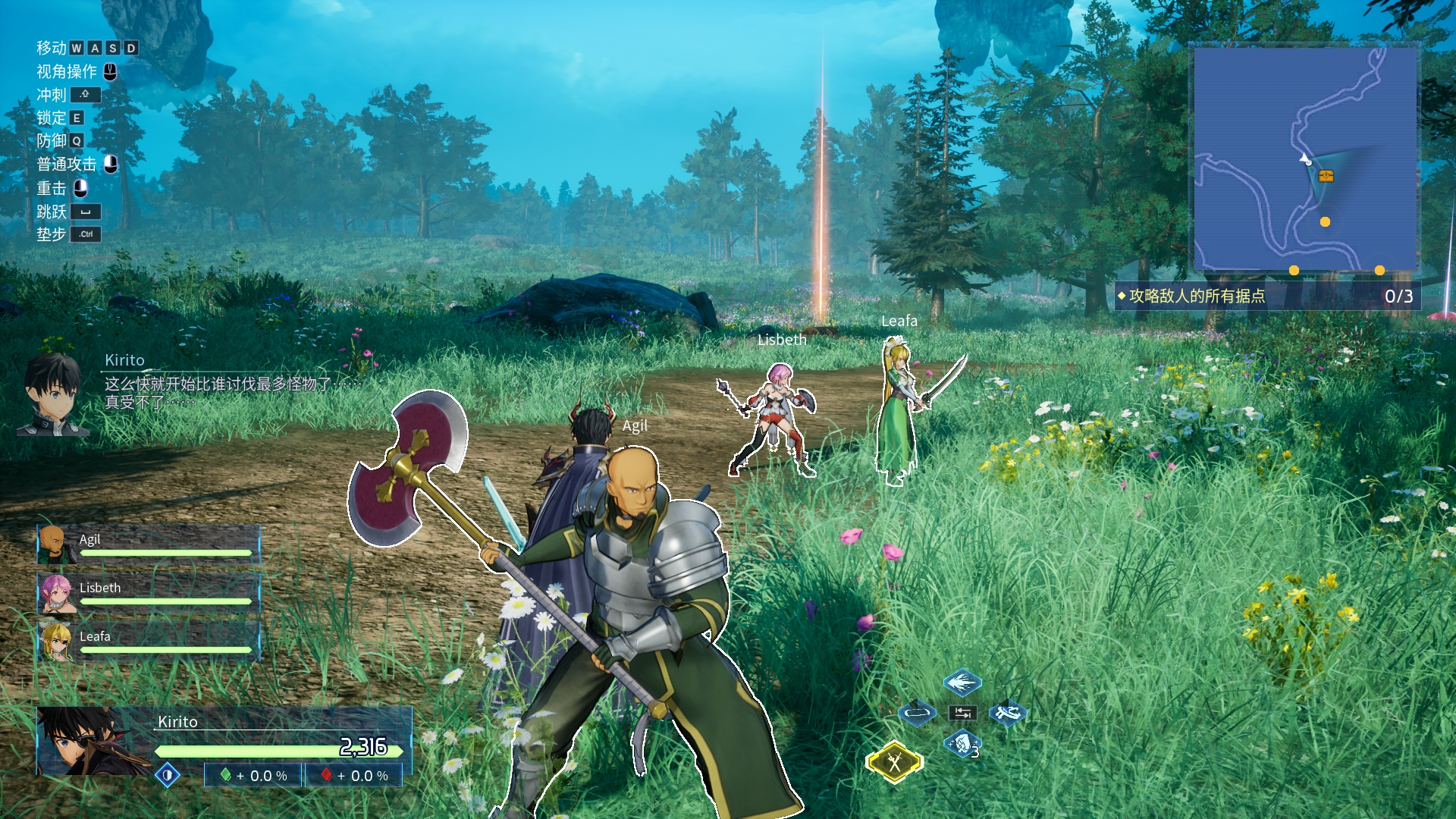Use the ring-shaped skill on cooldown

(917, 713)
